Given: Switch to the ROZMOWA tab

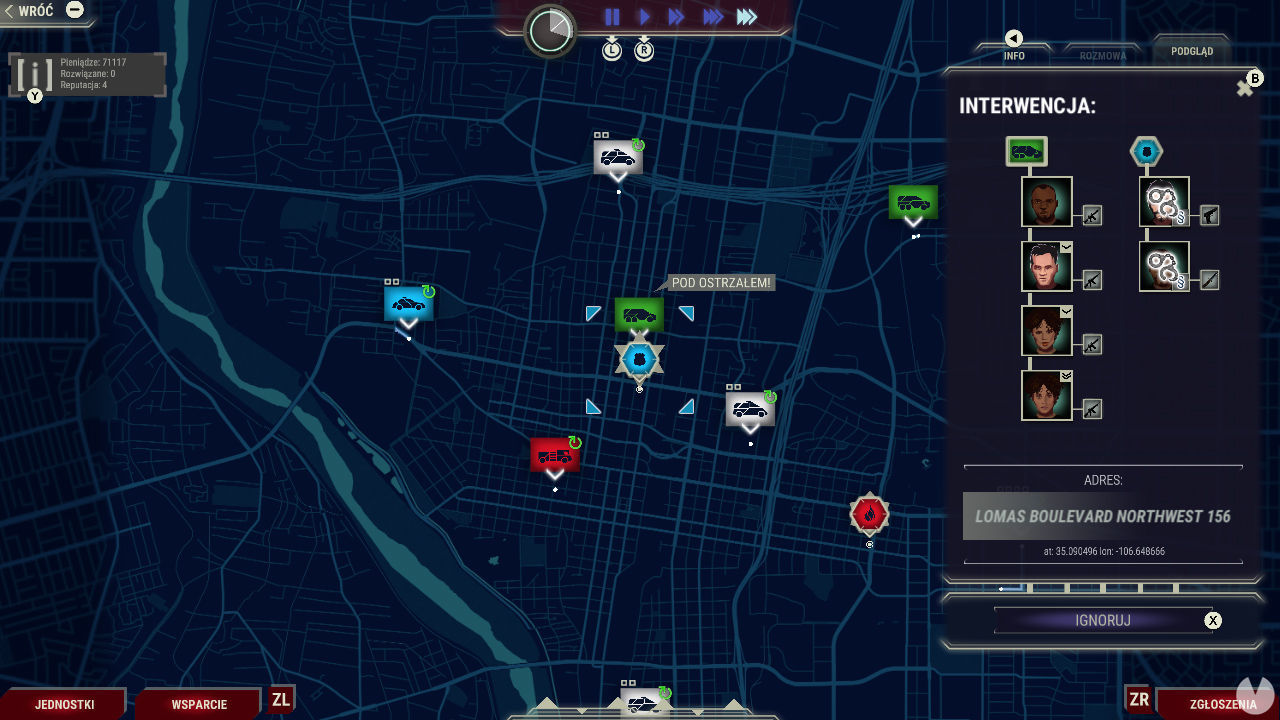Looking at the screenshot, I should 1101,55.
